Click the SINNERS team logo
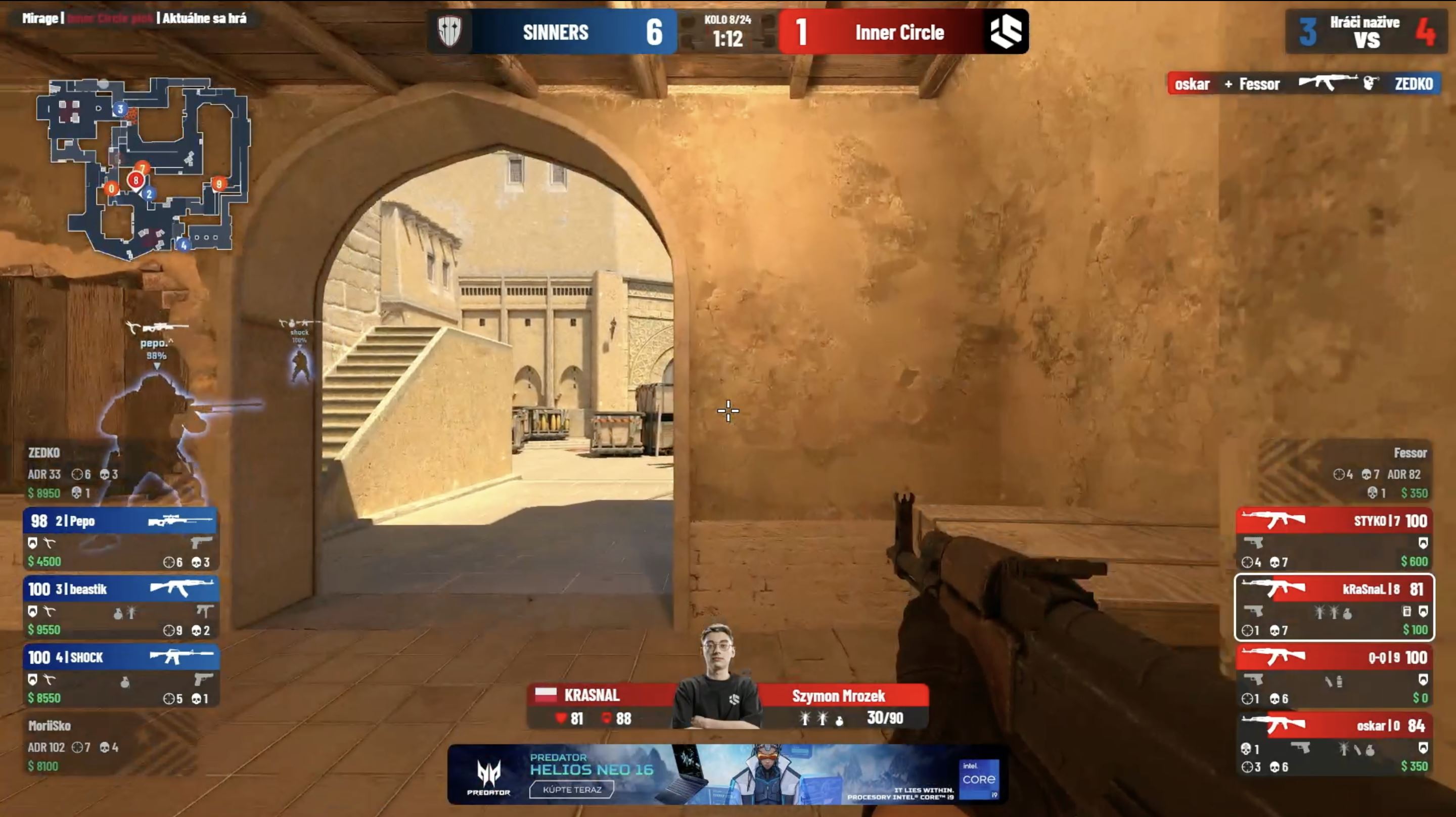1456x817 pixels. click(450, 32)
